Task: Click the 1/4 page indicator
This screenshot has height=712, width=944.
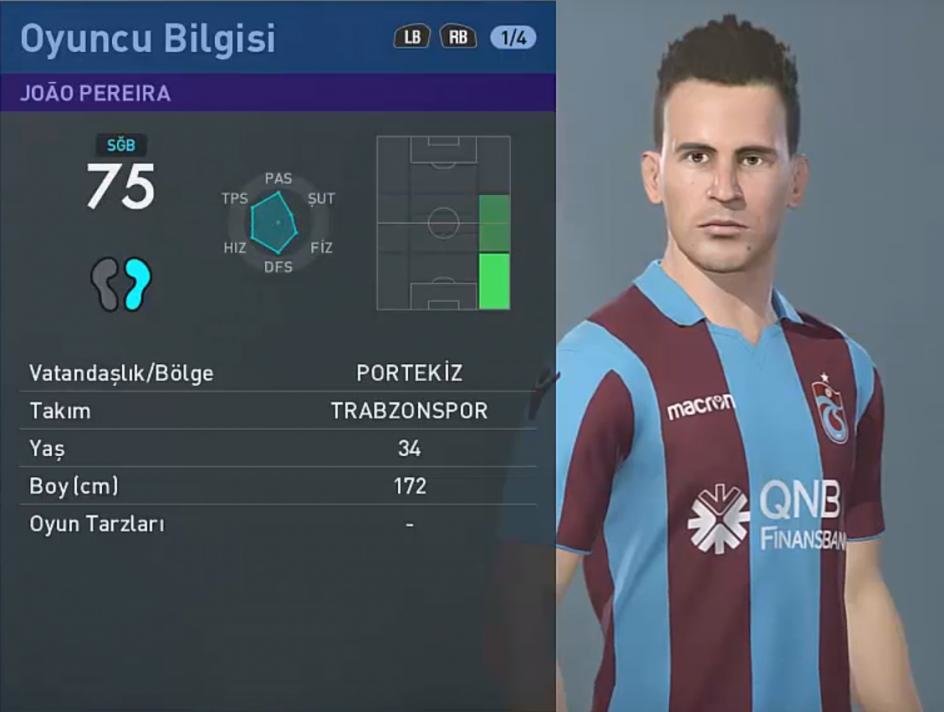Action: coord(513,38)
